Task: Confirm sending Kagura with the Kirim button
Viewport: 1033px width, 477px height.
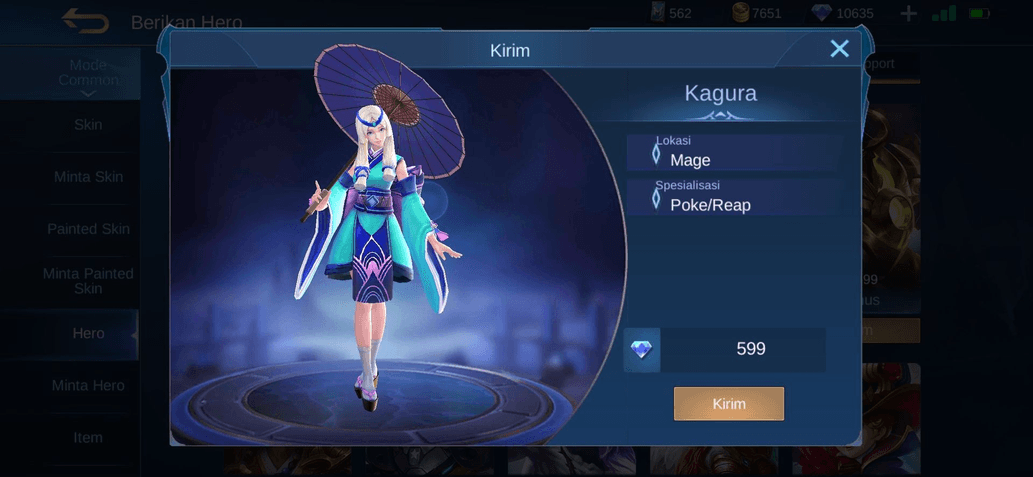Action: tap(728, 404)
